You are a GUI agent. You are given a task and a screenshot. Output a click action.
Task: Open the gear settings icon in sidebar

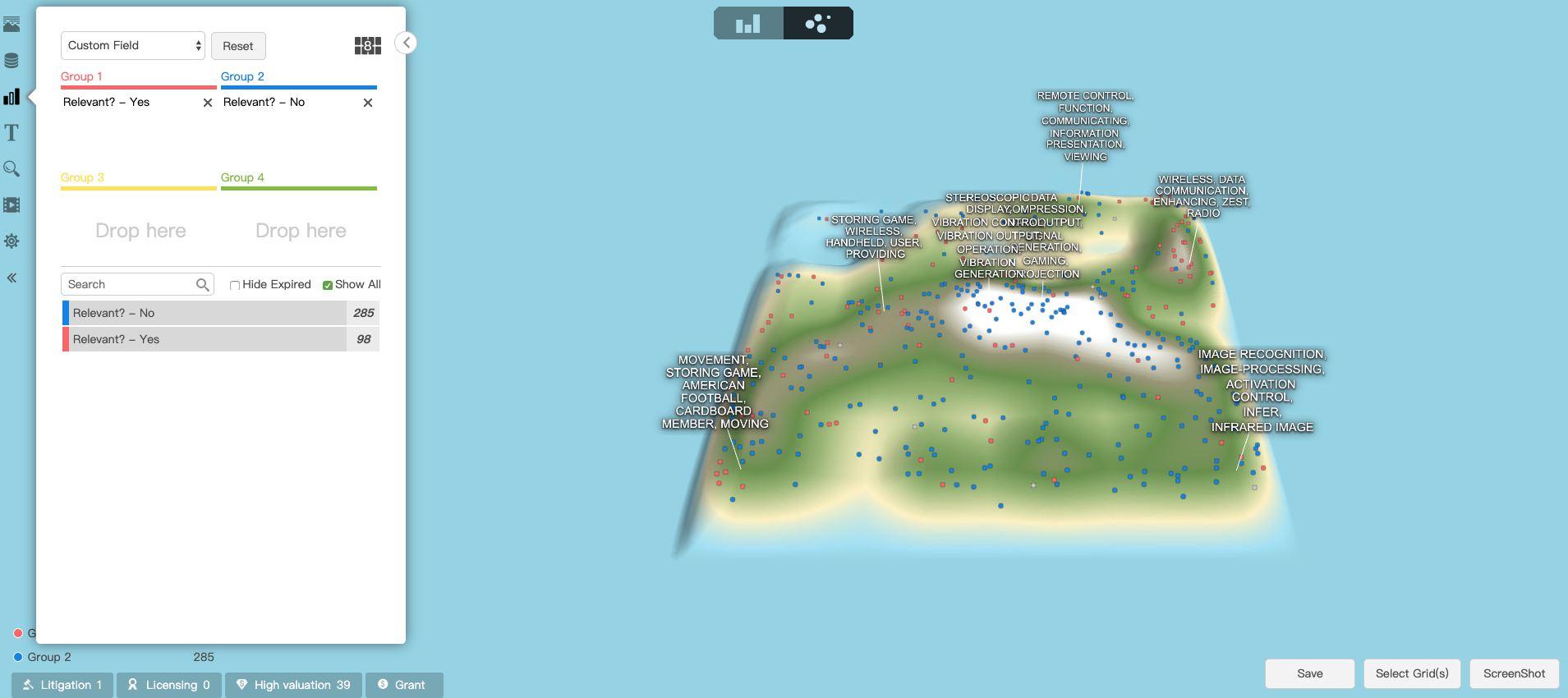[11, 241]
